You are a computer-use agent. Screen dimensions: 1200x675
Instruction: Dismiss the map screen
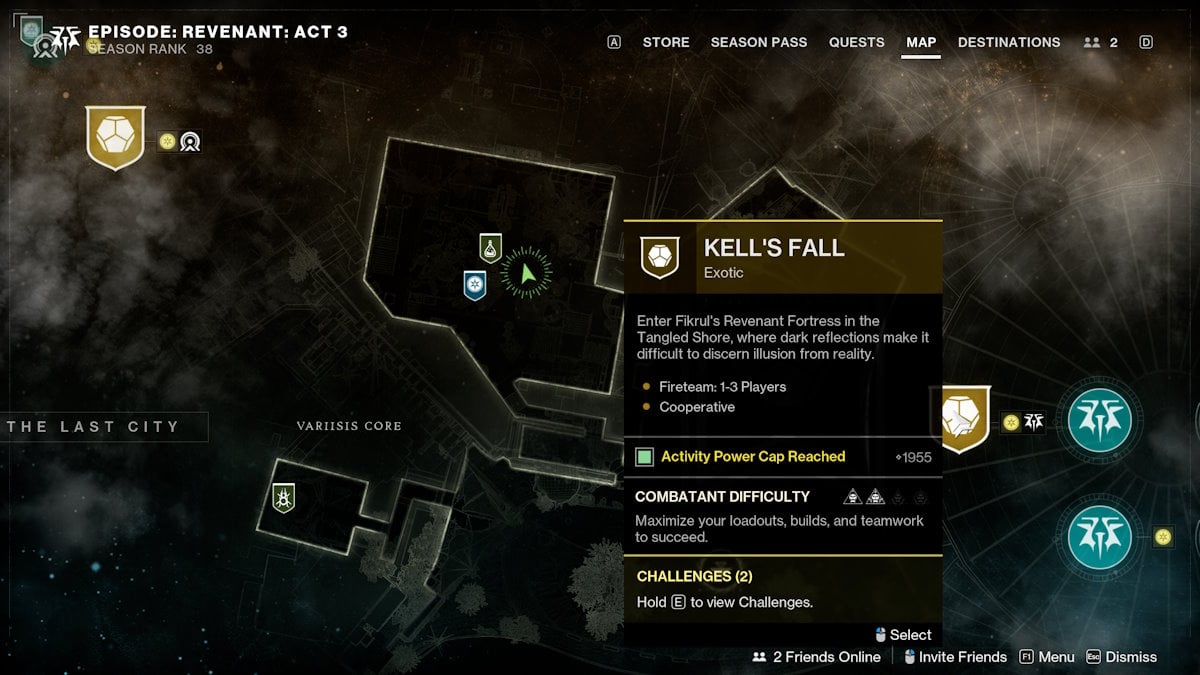point(1121,657)
